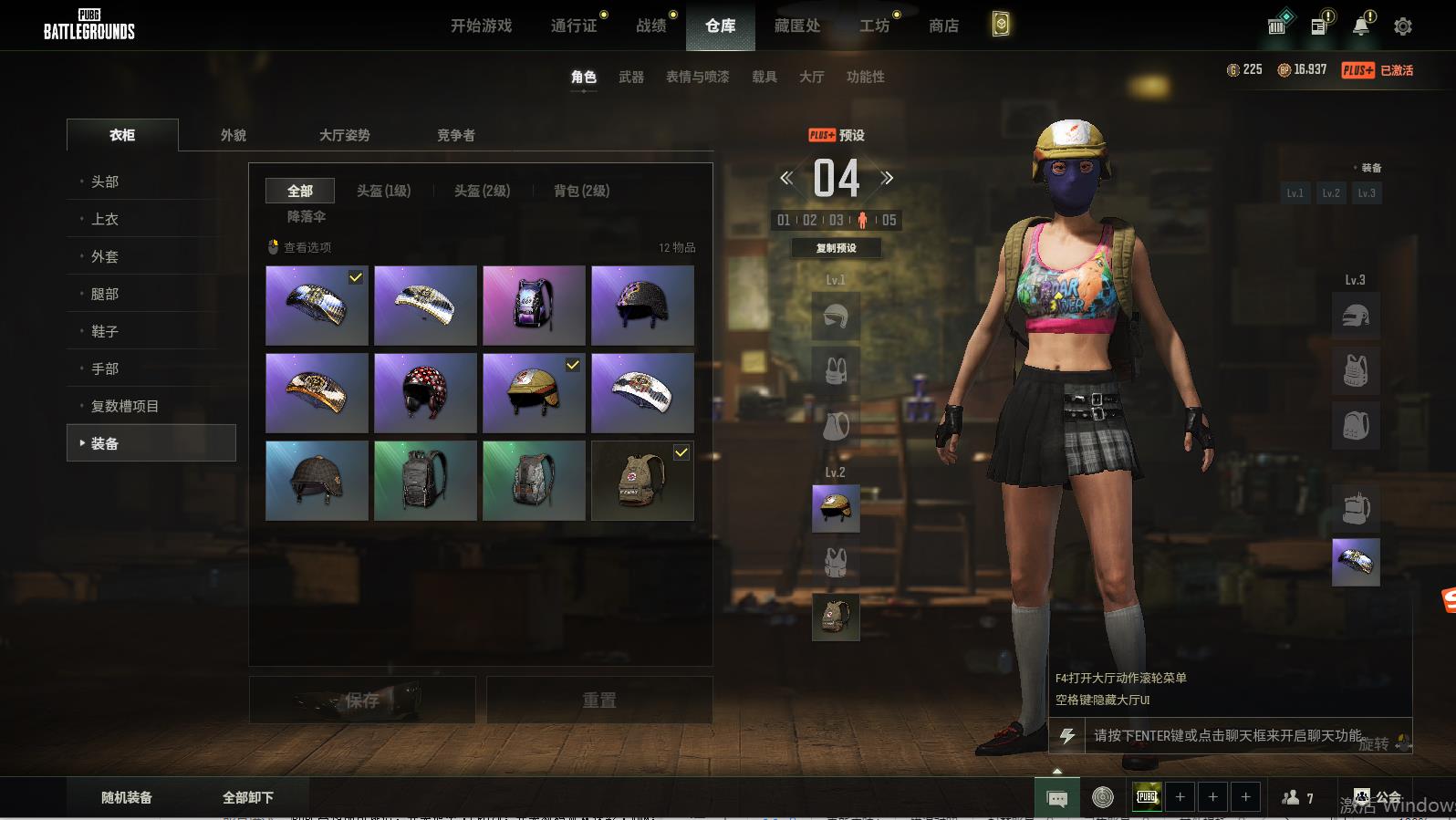Viewport: 1456px width, 820px height.
Task: Select the 大厅姿势 (Lobby Pose) tab
Action: 344,135
